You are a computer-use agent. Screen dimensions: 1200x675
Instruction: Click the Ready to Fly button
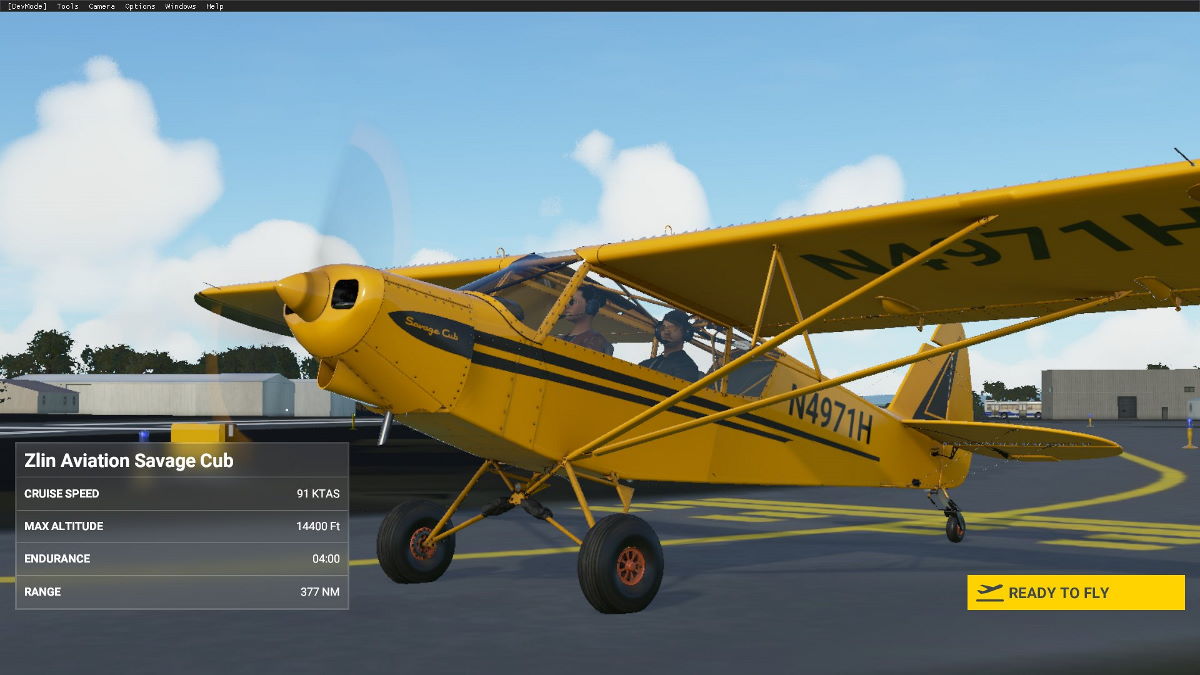click(1075, 592)
